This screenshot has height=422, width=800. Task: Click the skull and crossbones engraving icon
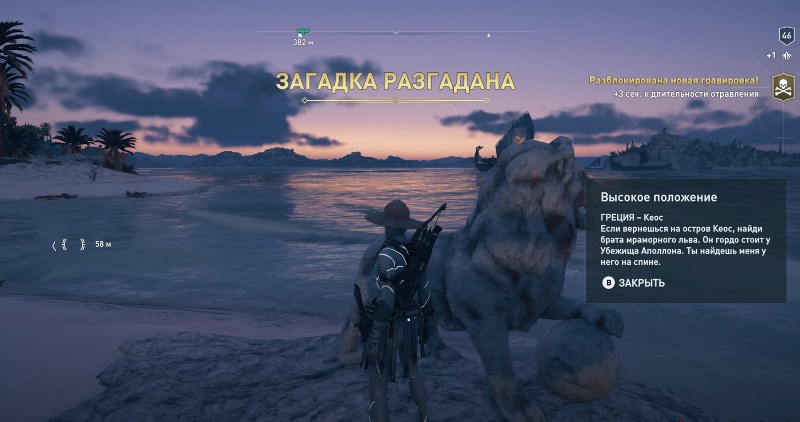[x=779, y=91]
